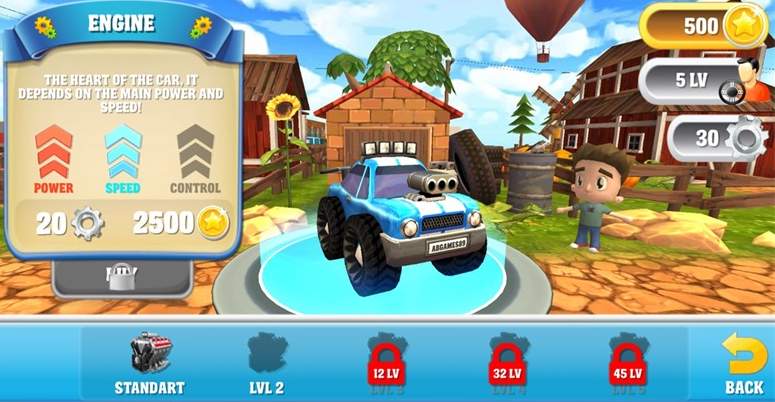Select the STANDART engine

(150, 362)
